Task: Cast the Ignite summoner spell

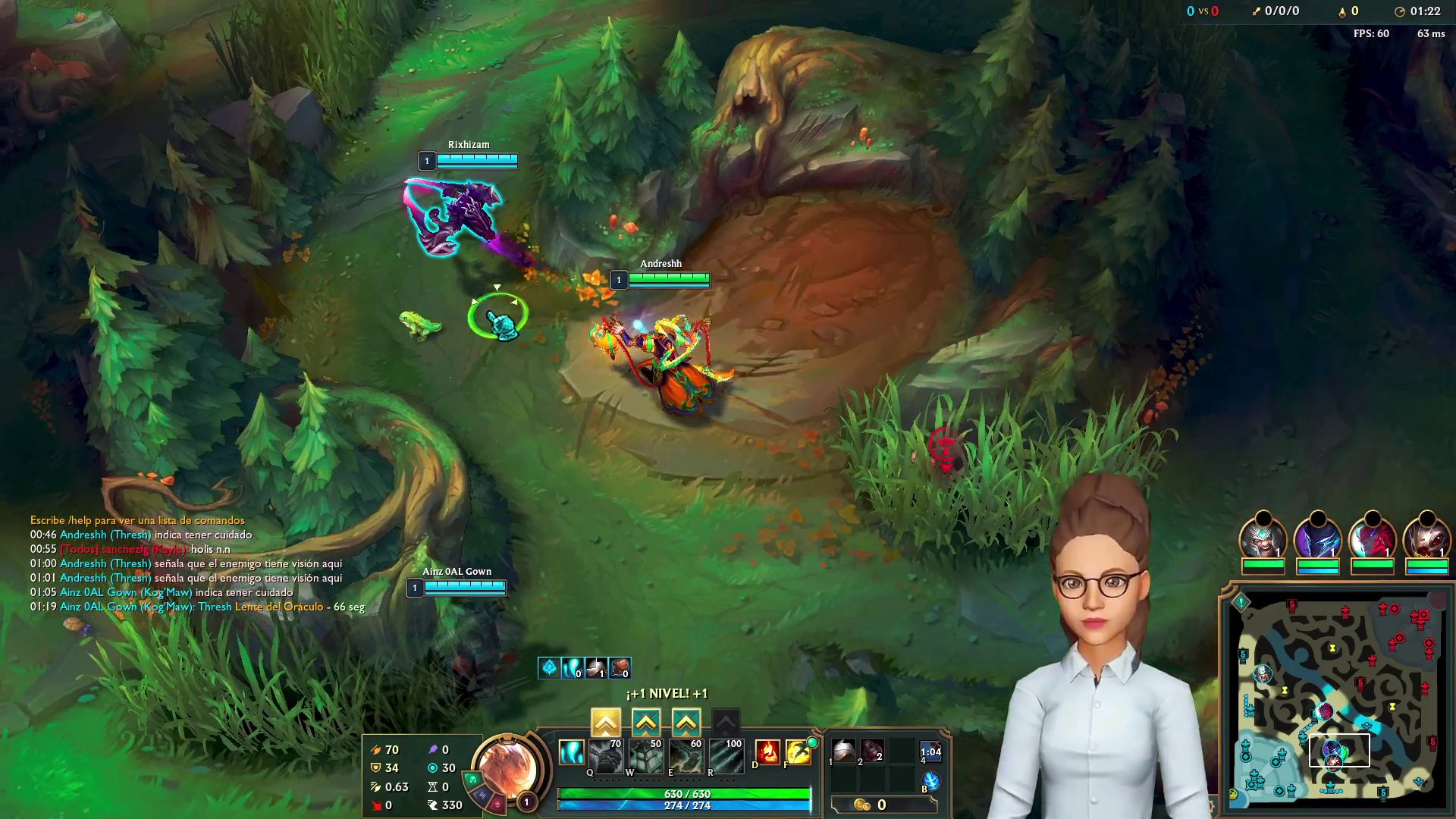Action: click(767, 752)
